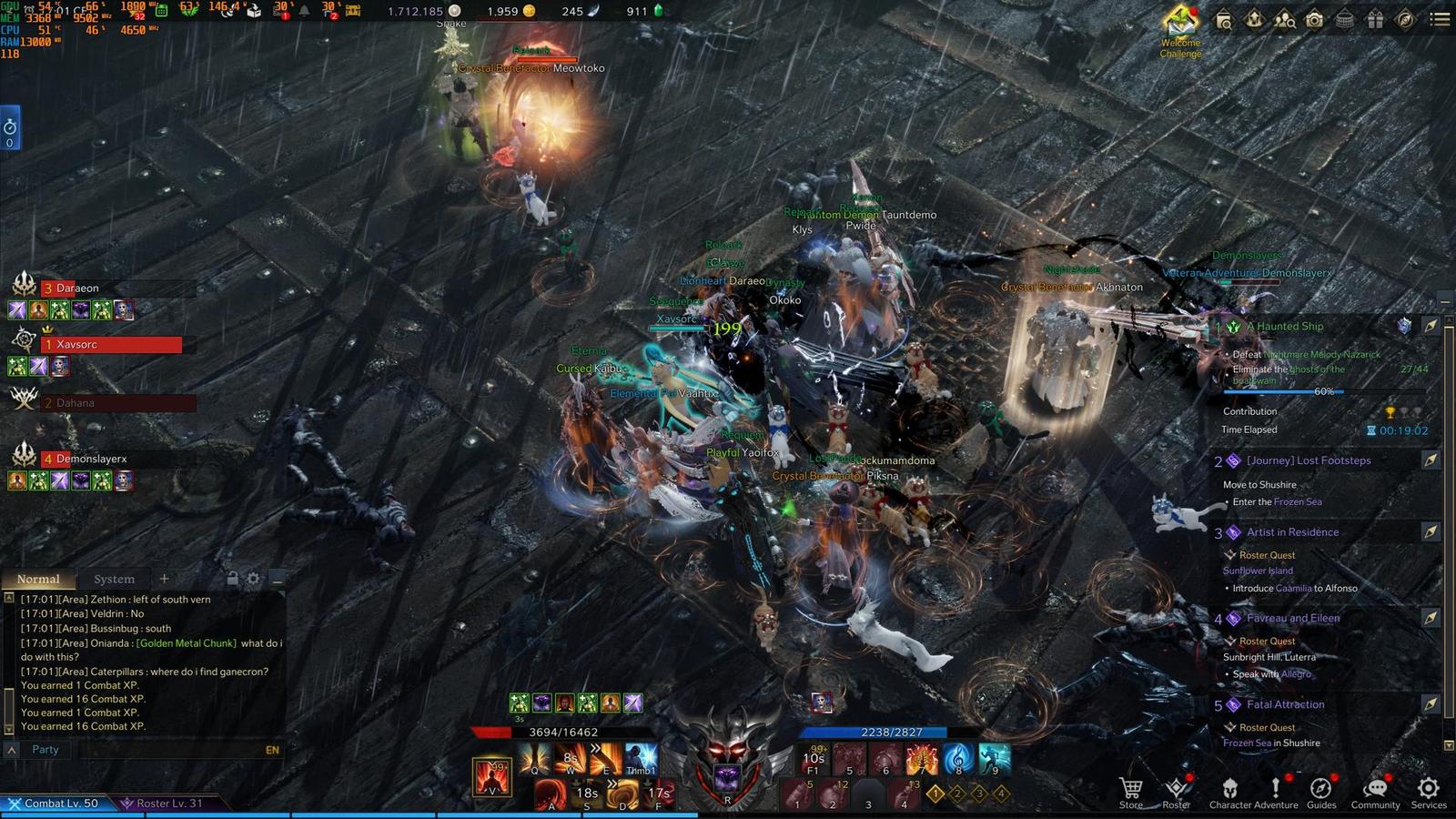Open the Character menu

[1229, 792]
